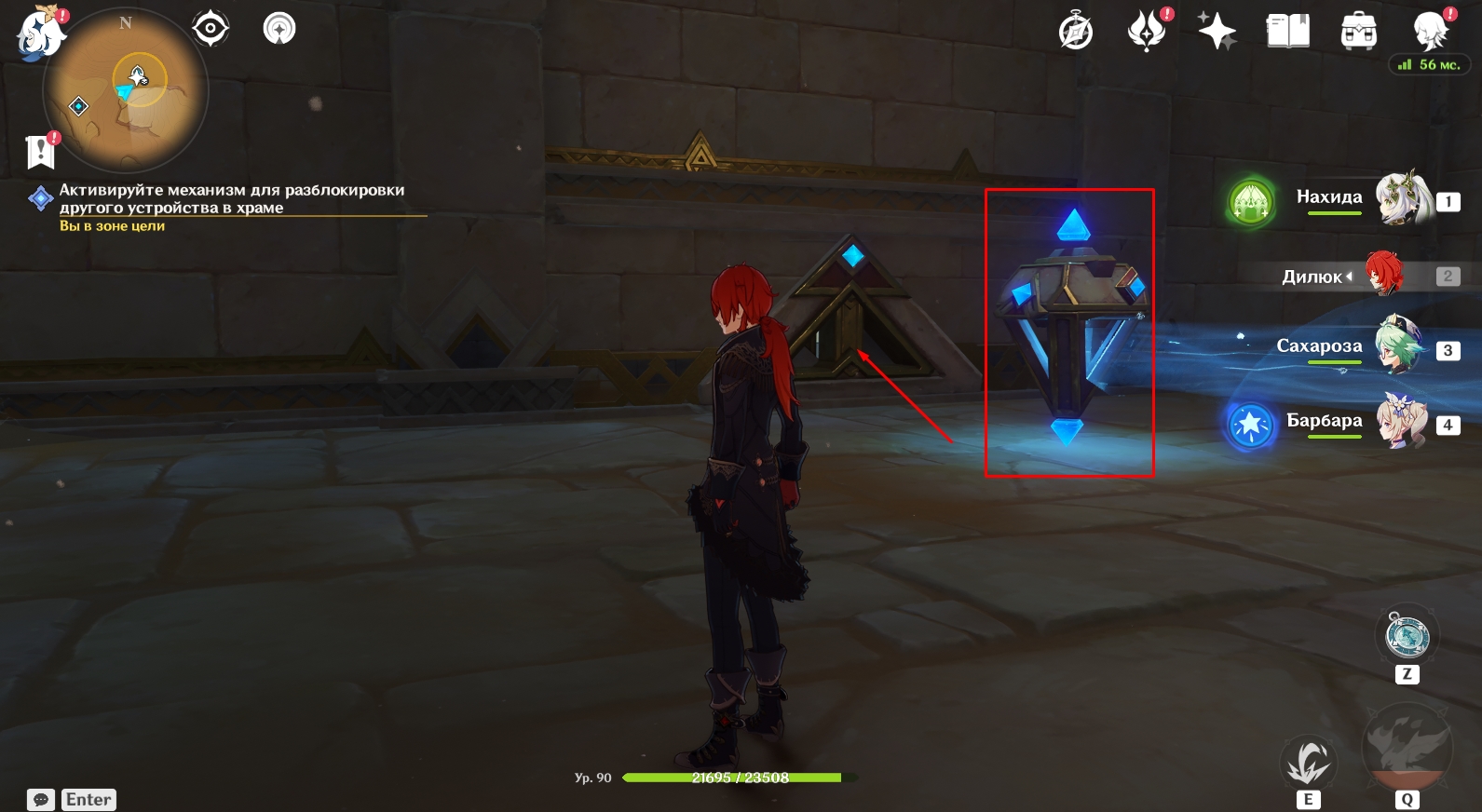Toggle elemental sight eye icon
The image size is (1482, 812).
[x=211, y=29]
